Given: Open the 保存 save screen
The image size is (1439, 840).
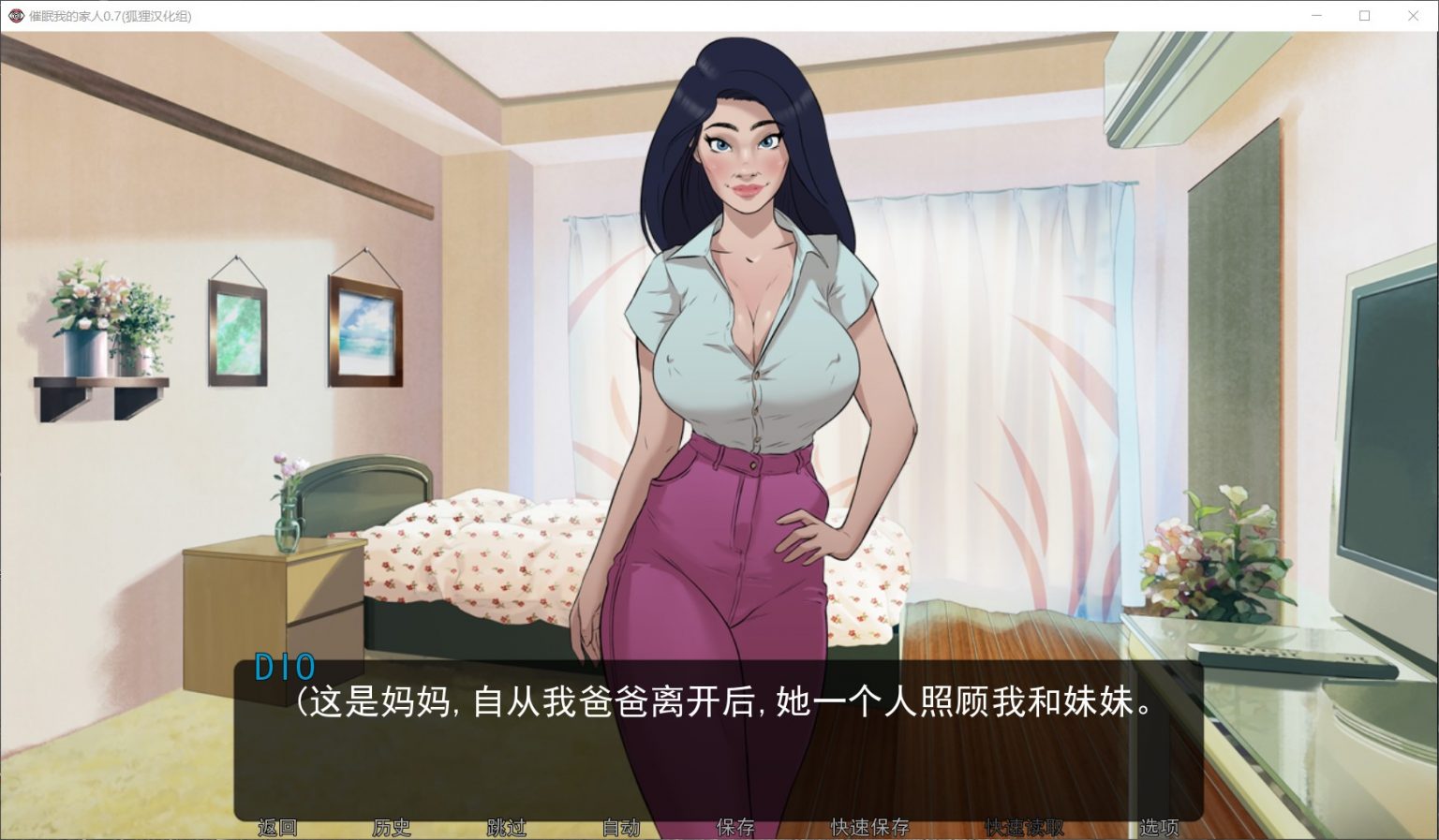Looking at the screenshot, I should coord(736,828).
